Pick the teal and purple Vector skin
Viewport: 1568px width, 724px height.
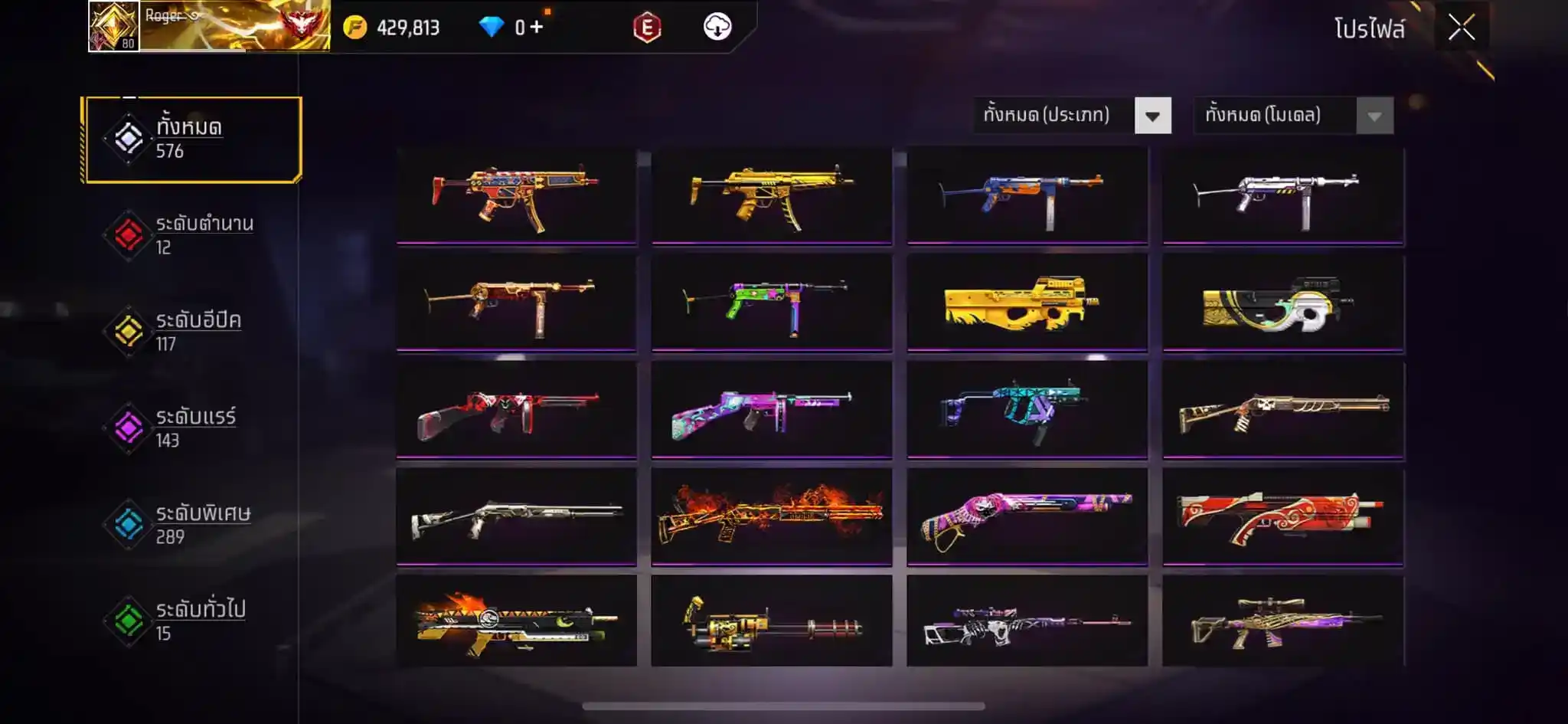click(1027, 410)
